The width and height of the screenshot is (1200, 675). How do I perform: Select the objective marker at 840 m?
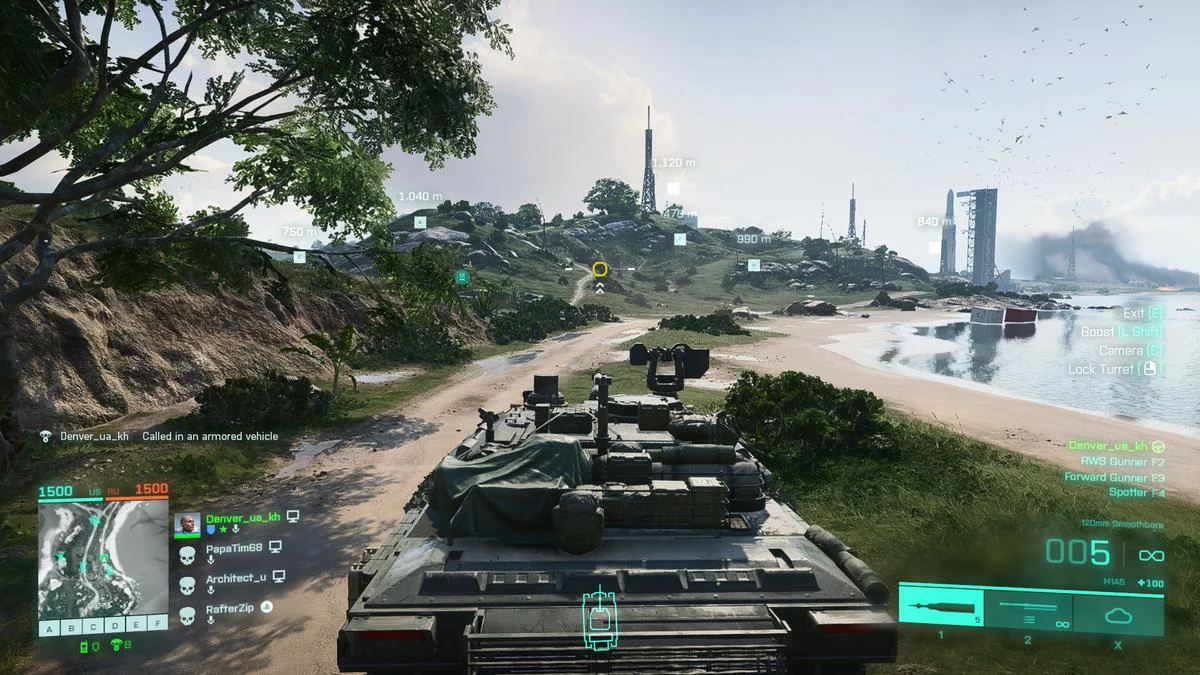[934, 246]
